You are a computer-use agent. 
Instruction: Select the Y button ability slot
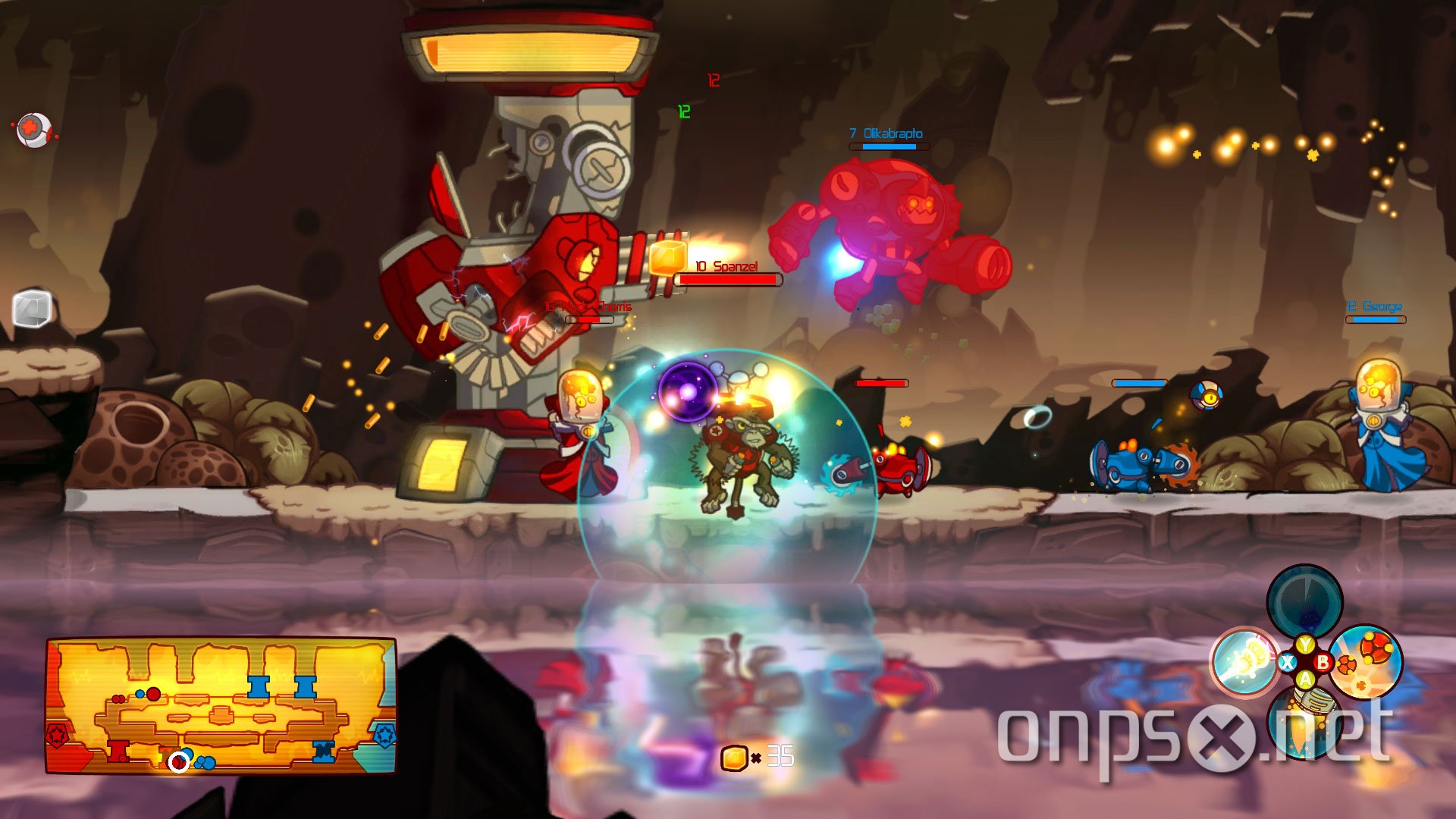pyautogui.click(x=1305, y=644)
